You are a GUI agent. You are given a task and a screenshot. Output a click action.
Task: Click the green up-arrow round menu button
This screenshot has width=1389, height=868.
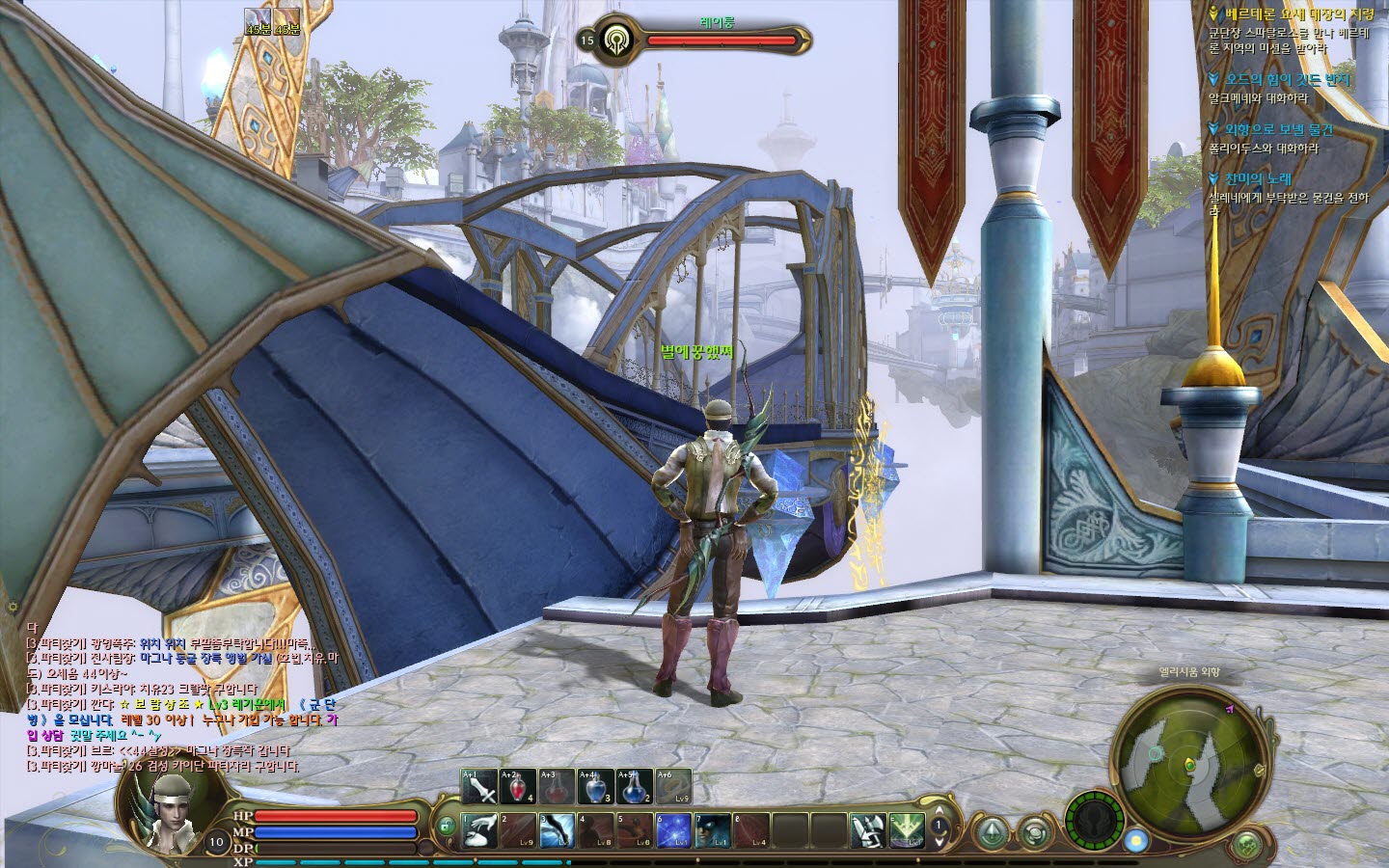[991, 831]
